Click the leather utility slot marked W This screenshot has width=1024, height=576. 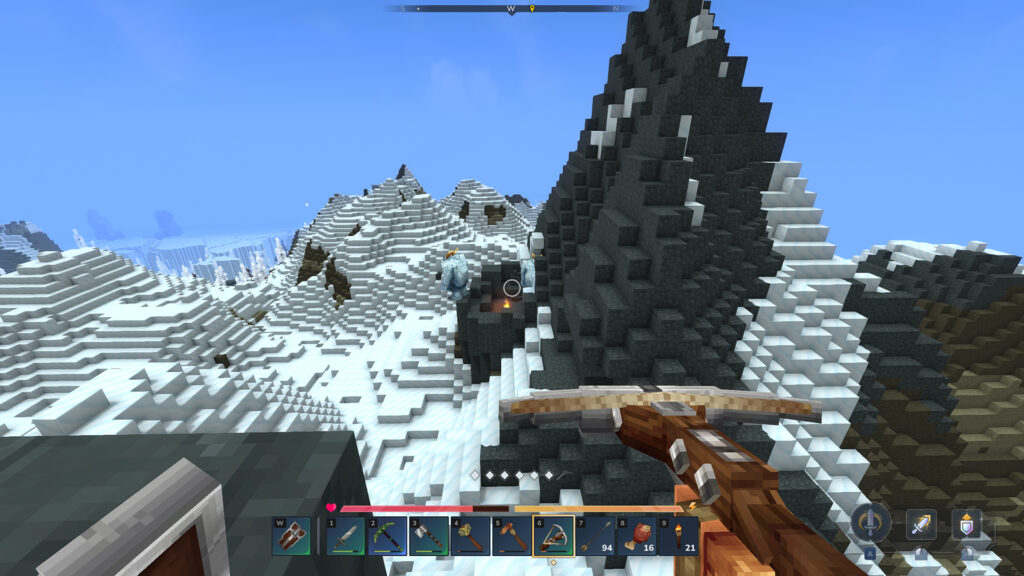(x=291, y=536)
